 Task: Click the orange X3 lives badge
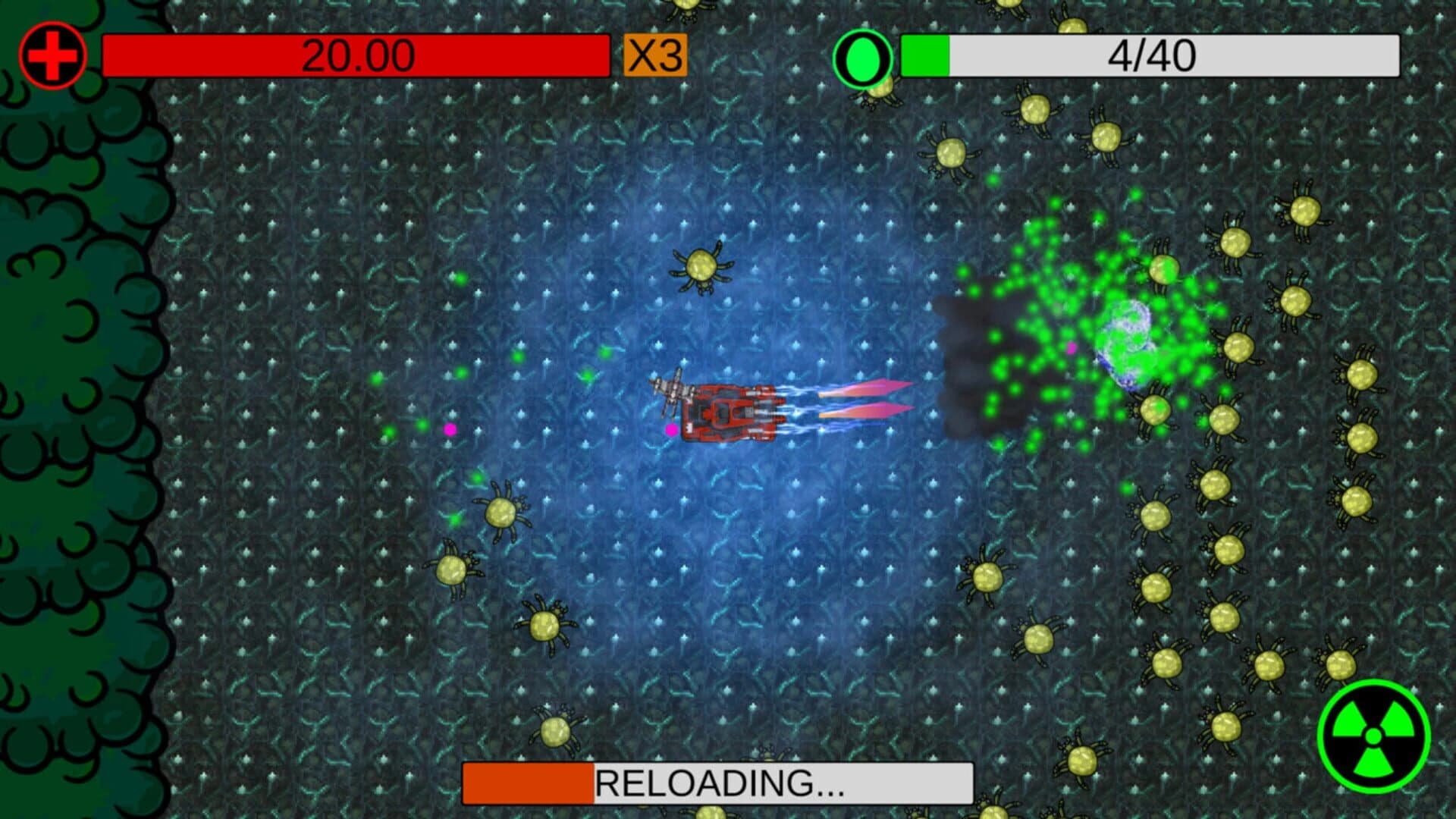(x=654, y=54)
